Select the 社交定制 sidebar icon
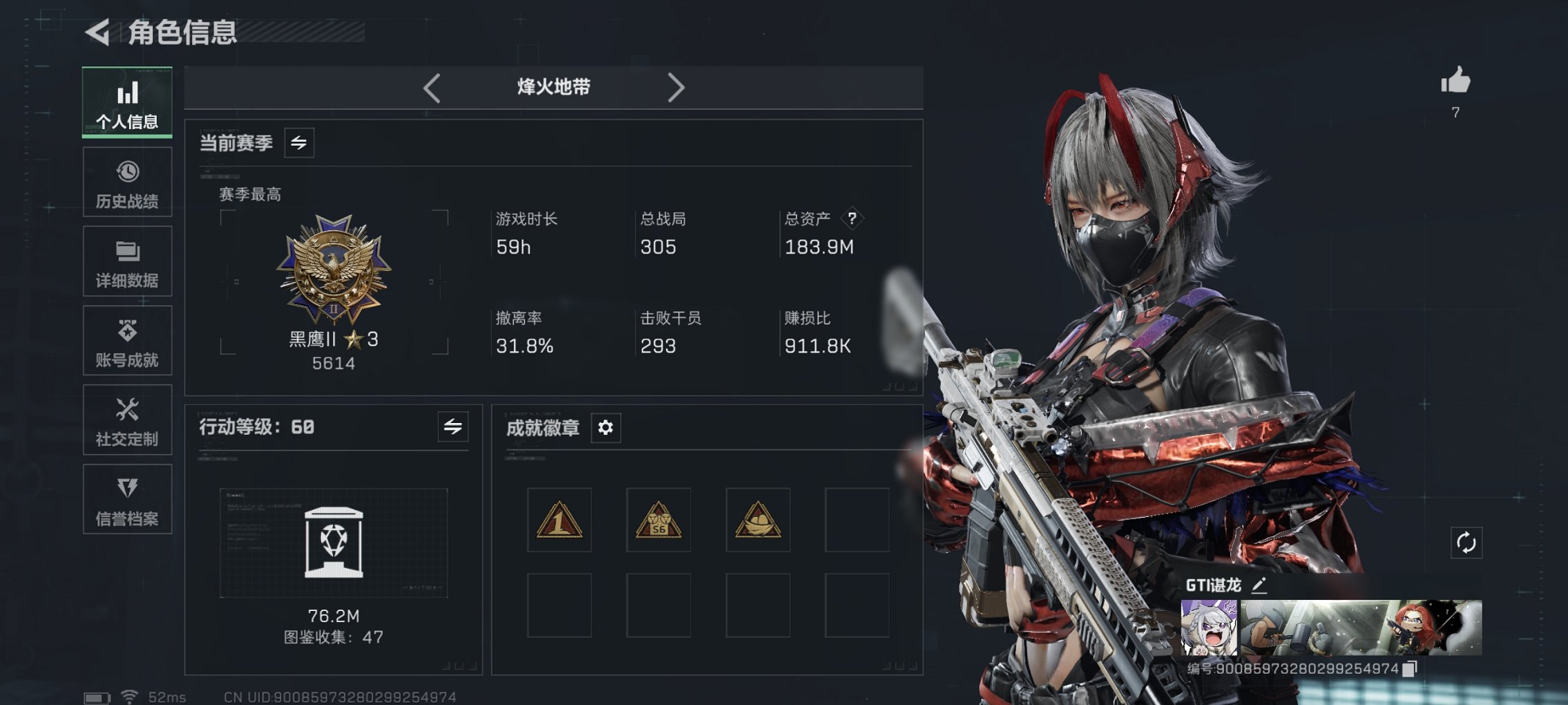The width and height of the screenshot is (1568, 705). [x=127, y=420]
